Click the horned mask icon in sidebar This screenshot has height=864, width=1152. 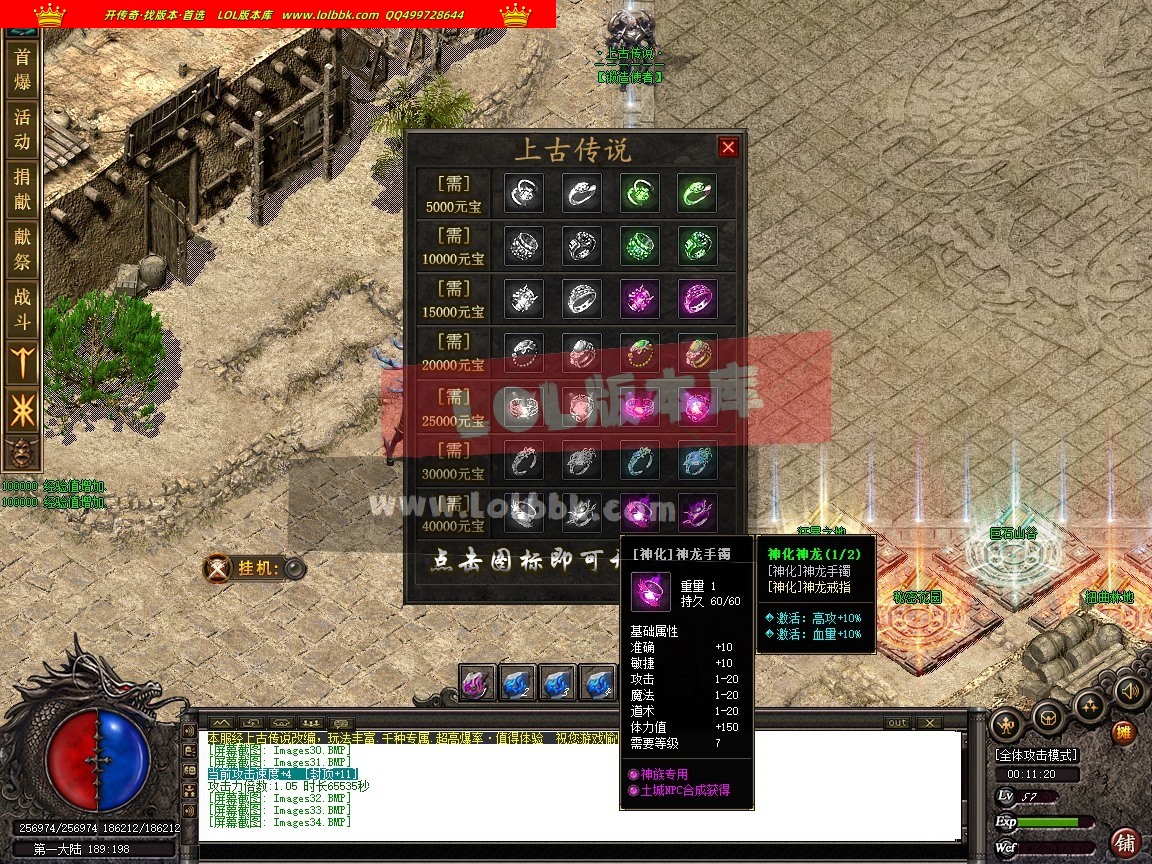(x=20, y=454)
